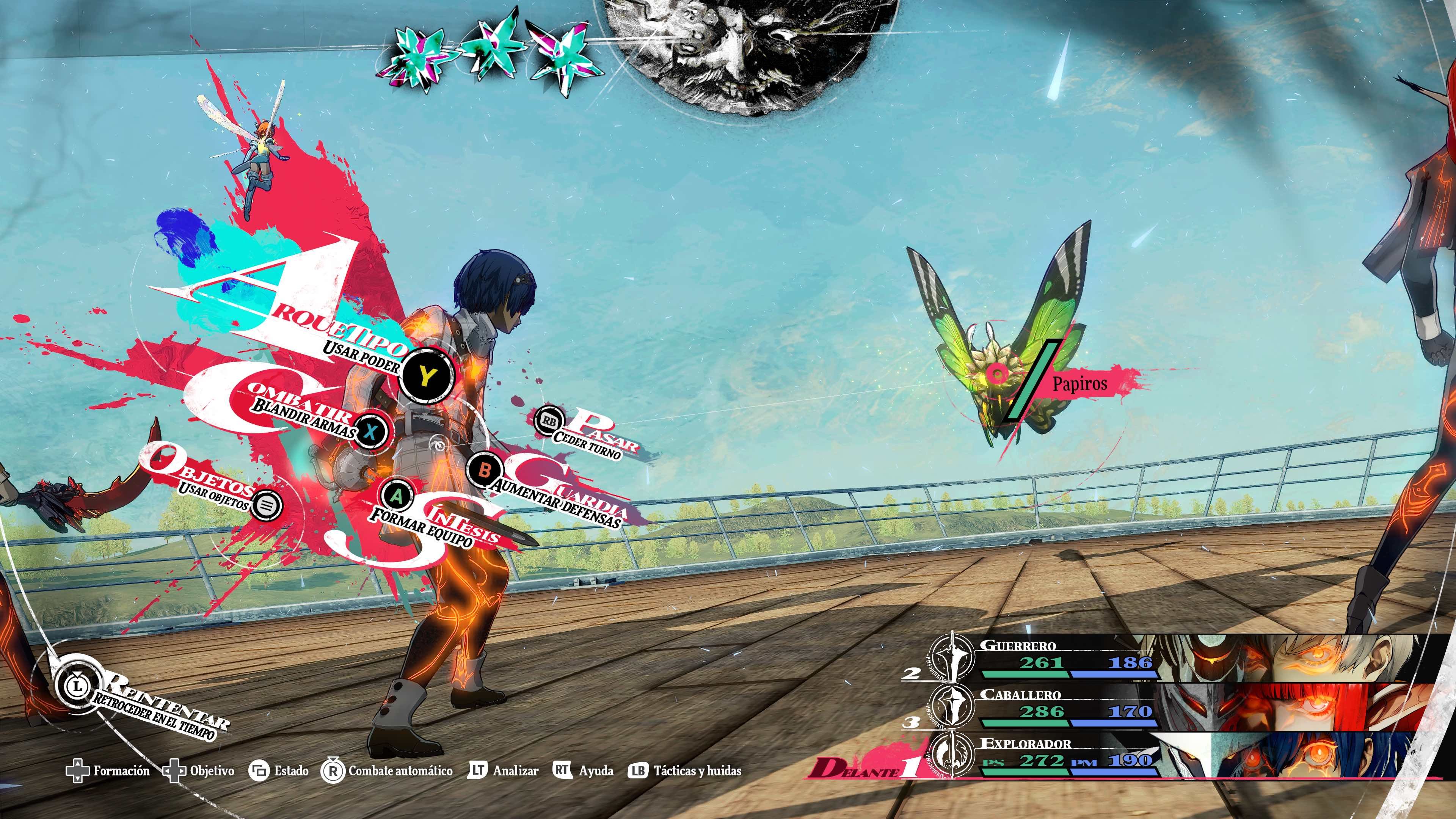Open the Formación option

click(107, 771)
